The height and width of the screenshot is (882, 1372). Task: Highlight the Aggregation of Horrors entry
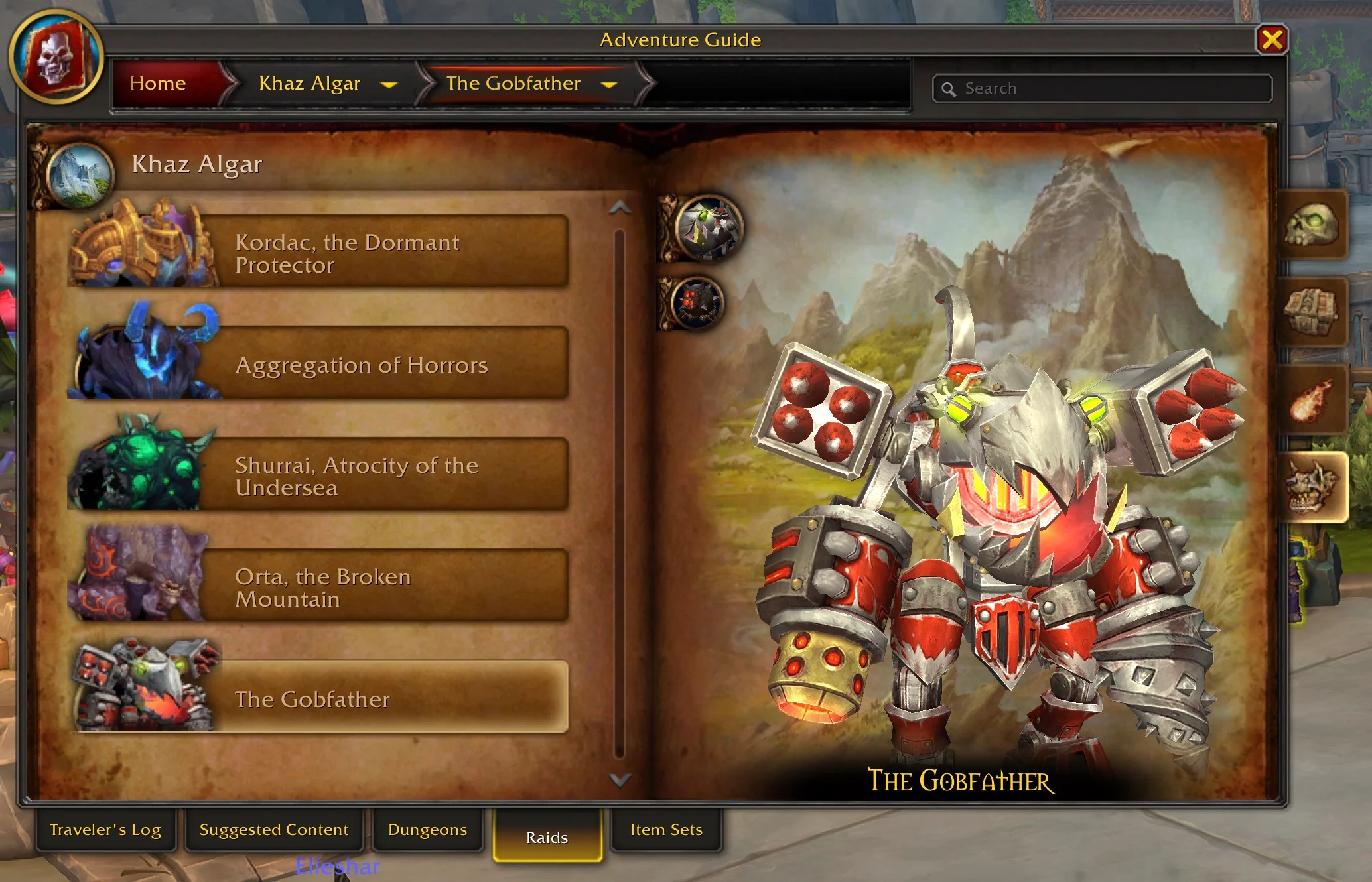[x=362, y=364]
